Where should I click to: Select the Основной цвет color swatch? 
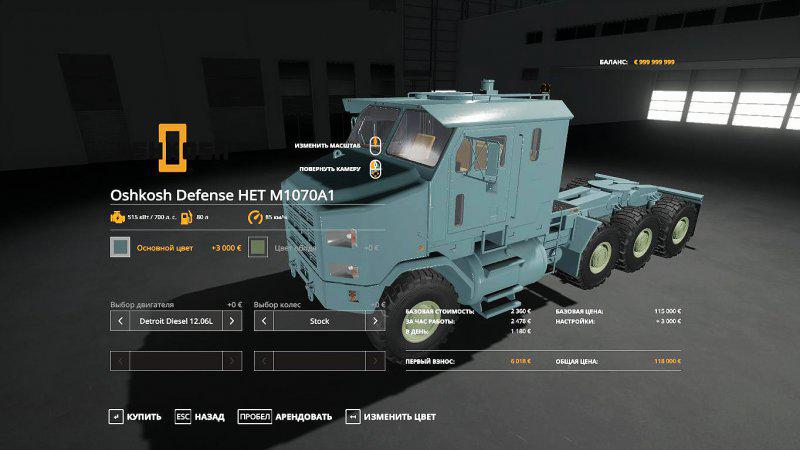(120, 247)
